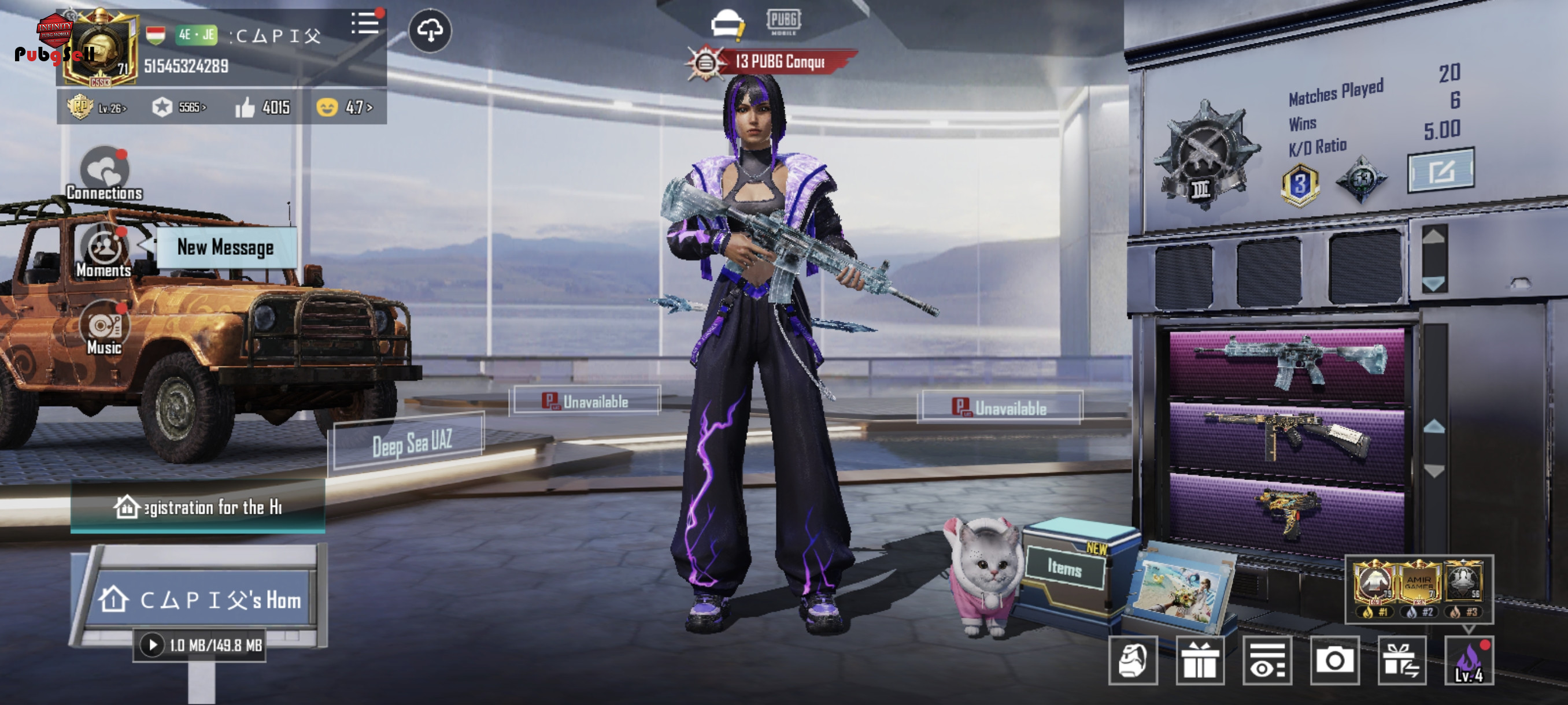Viewport: 1568px width, 705px height.
Task: Click the cloud download icon
Action: [430, 31]
